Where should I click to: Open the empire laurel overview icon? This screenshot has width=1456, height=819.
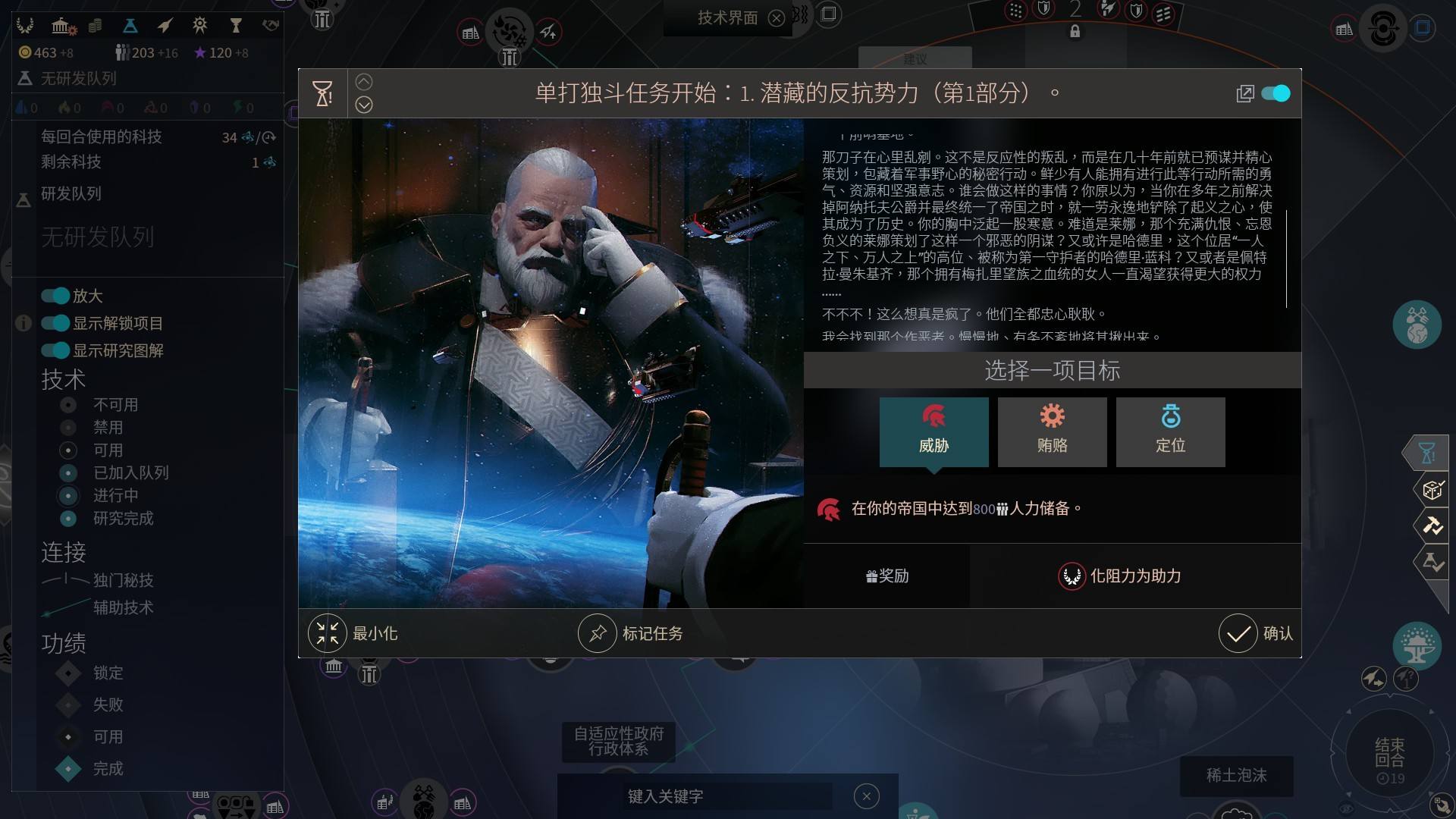27,25
